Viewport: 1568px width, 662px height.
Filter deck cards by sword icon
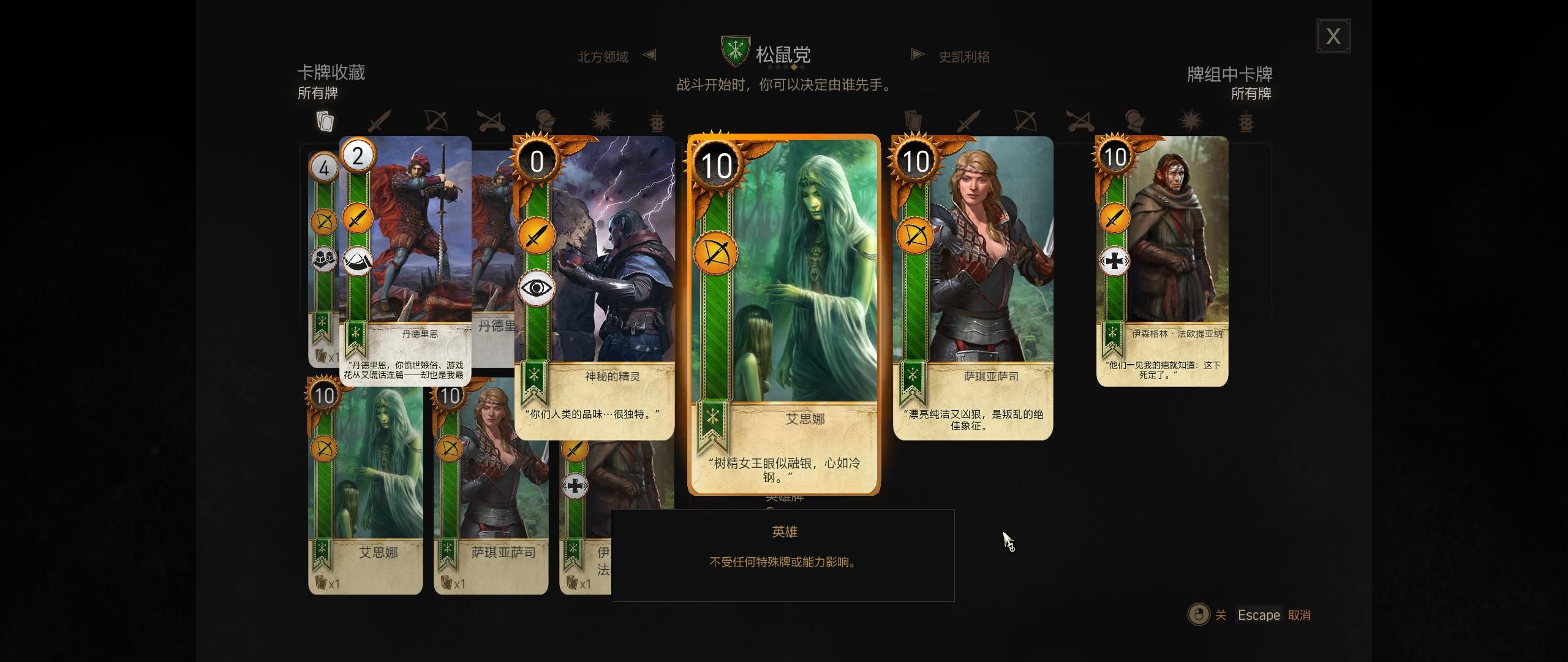[965, 122]
